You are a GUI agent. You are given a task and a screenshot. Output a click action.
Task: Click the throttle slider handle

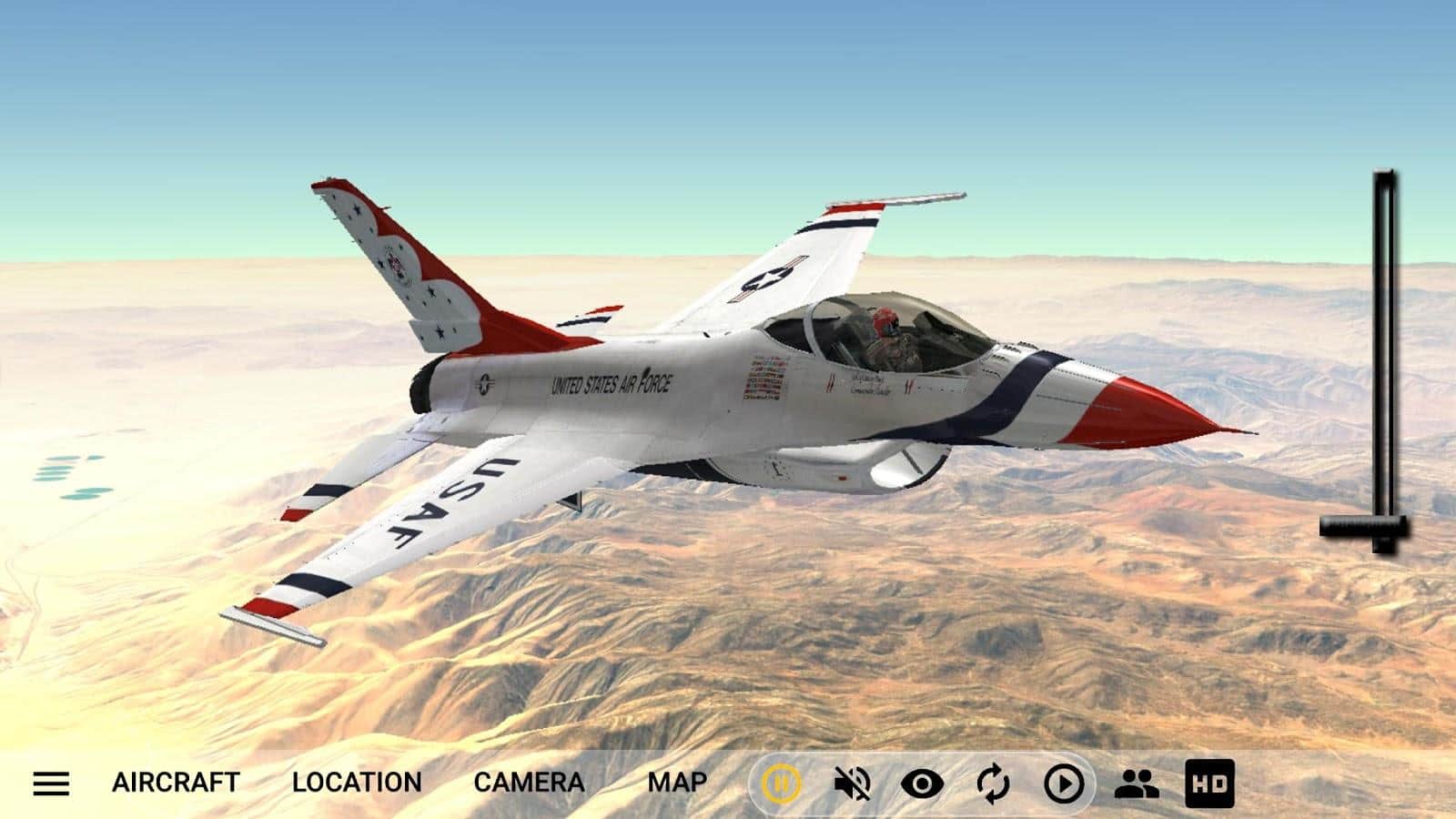click(1364, 526)
